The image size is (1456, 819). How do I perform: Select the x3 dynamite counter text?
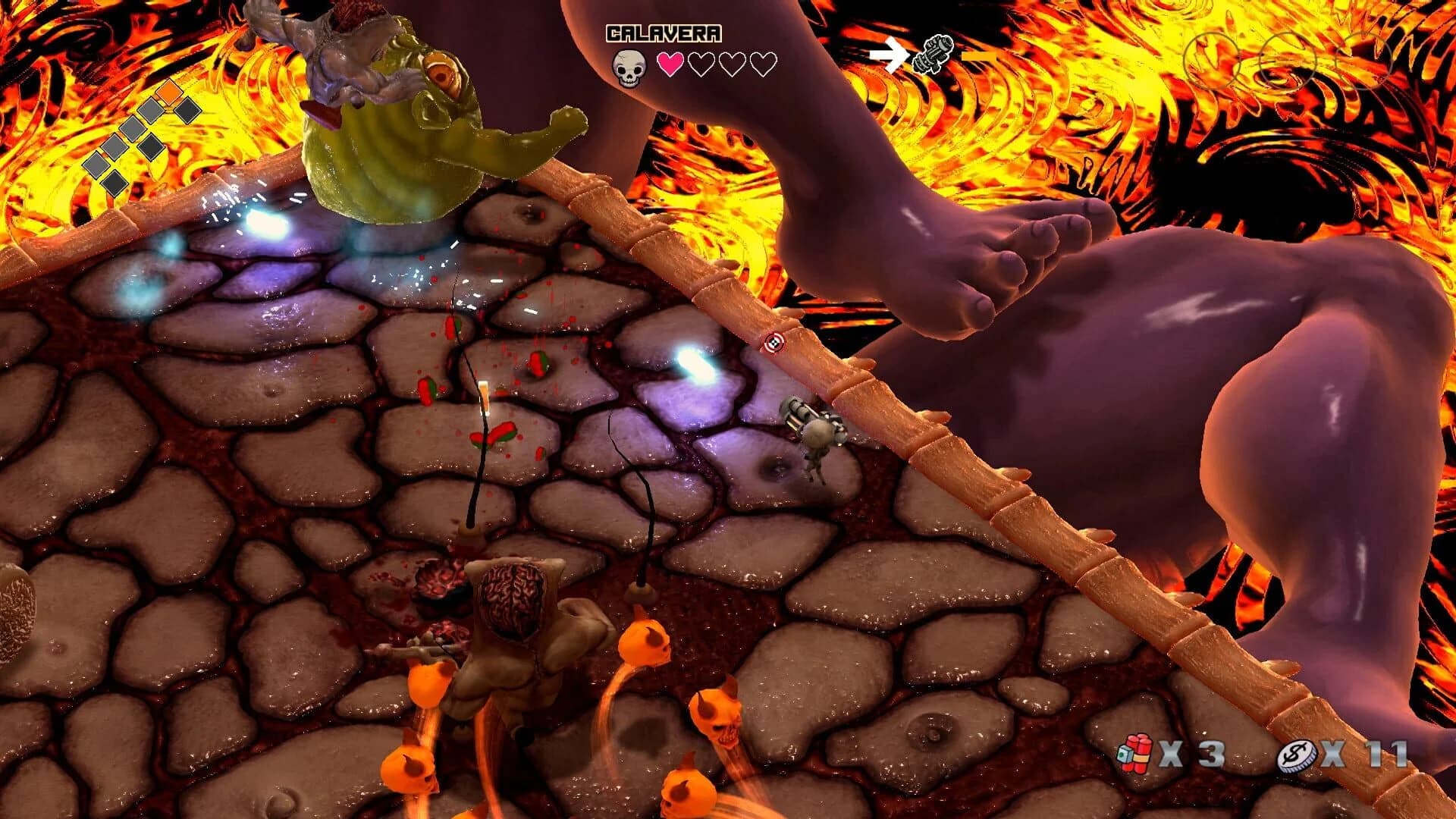[x=1191, y=753]
